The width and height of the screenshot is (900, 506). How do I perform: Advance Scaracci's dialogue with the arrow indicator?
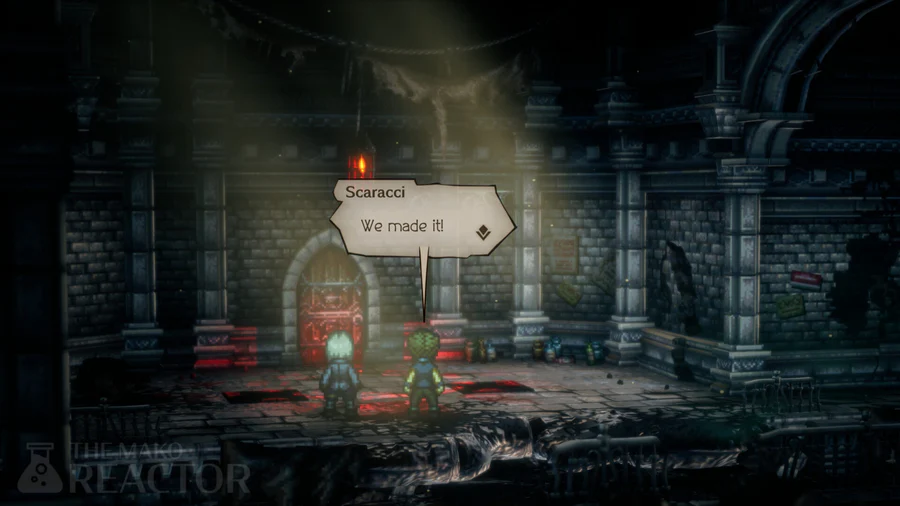pyautogui.click(x=482, y=231)
